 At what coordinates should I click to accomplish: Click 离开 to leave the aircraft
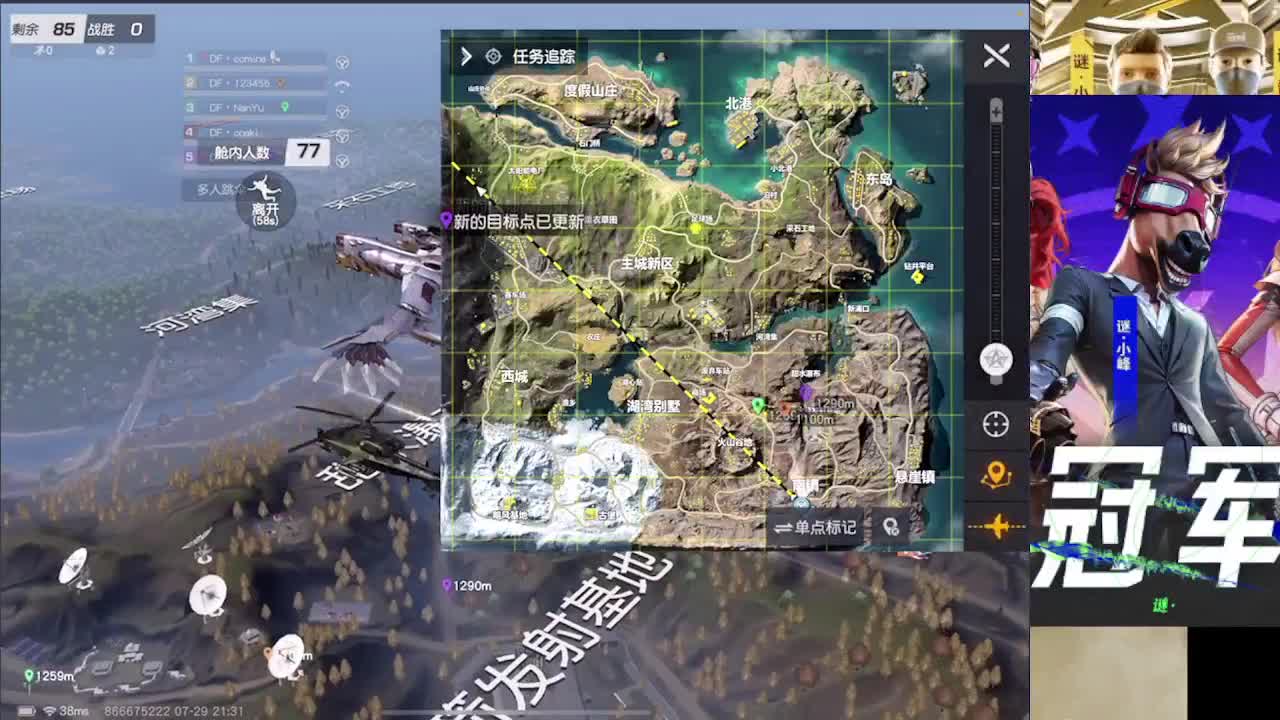[264, 207]
